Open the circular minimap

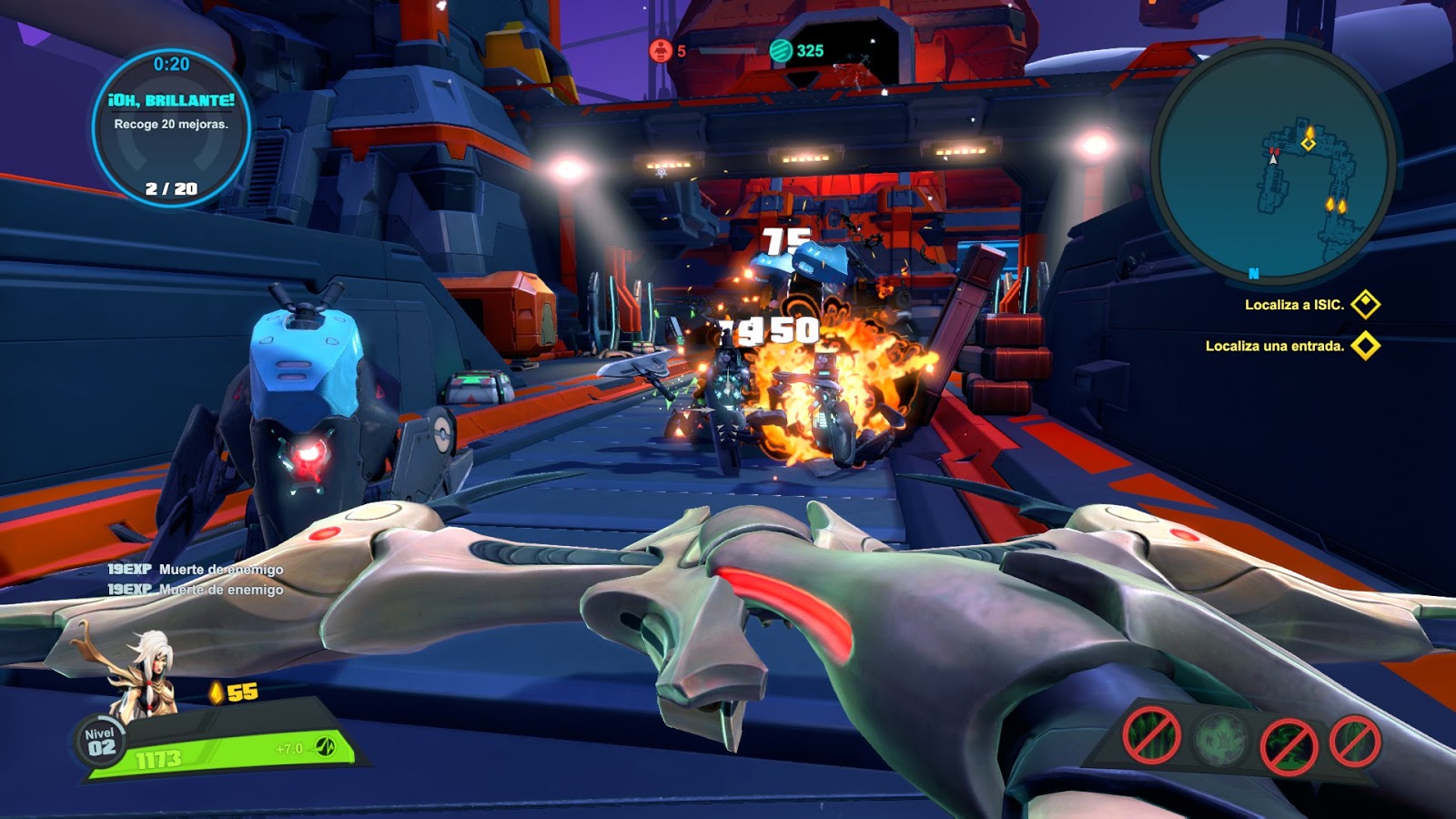point(1272,164)
